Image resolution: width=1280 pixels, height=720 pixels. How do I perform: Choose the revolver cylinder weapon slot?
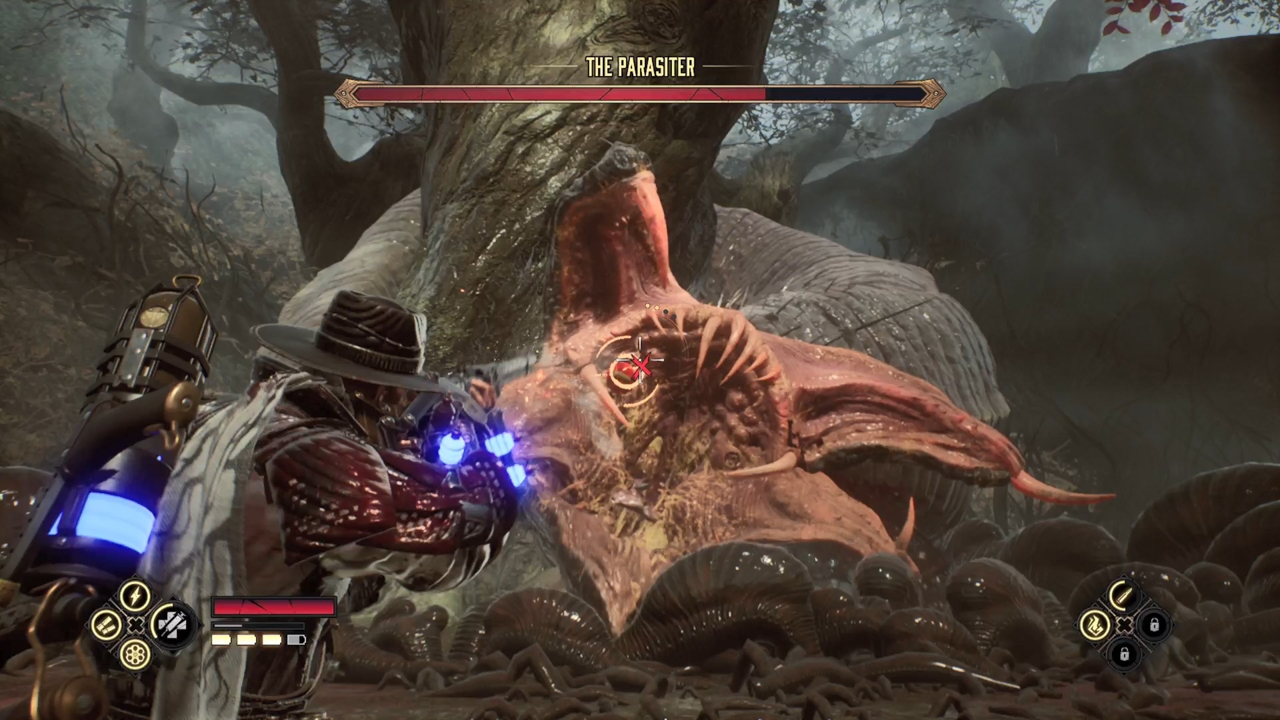point(135,654)
